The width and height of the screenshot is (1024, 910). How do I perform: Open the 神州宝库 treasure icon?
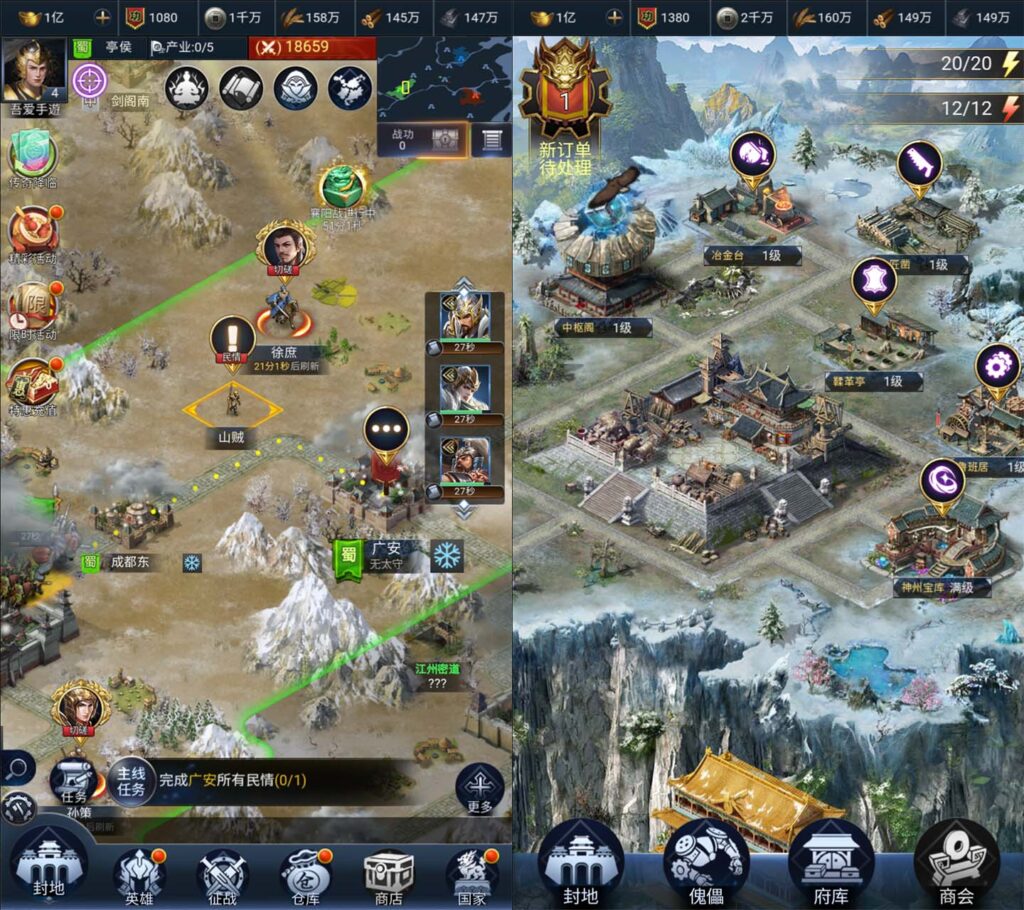[942, 482]
